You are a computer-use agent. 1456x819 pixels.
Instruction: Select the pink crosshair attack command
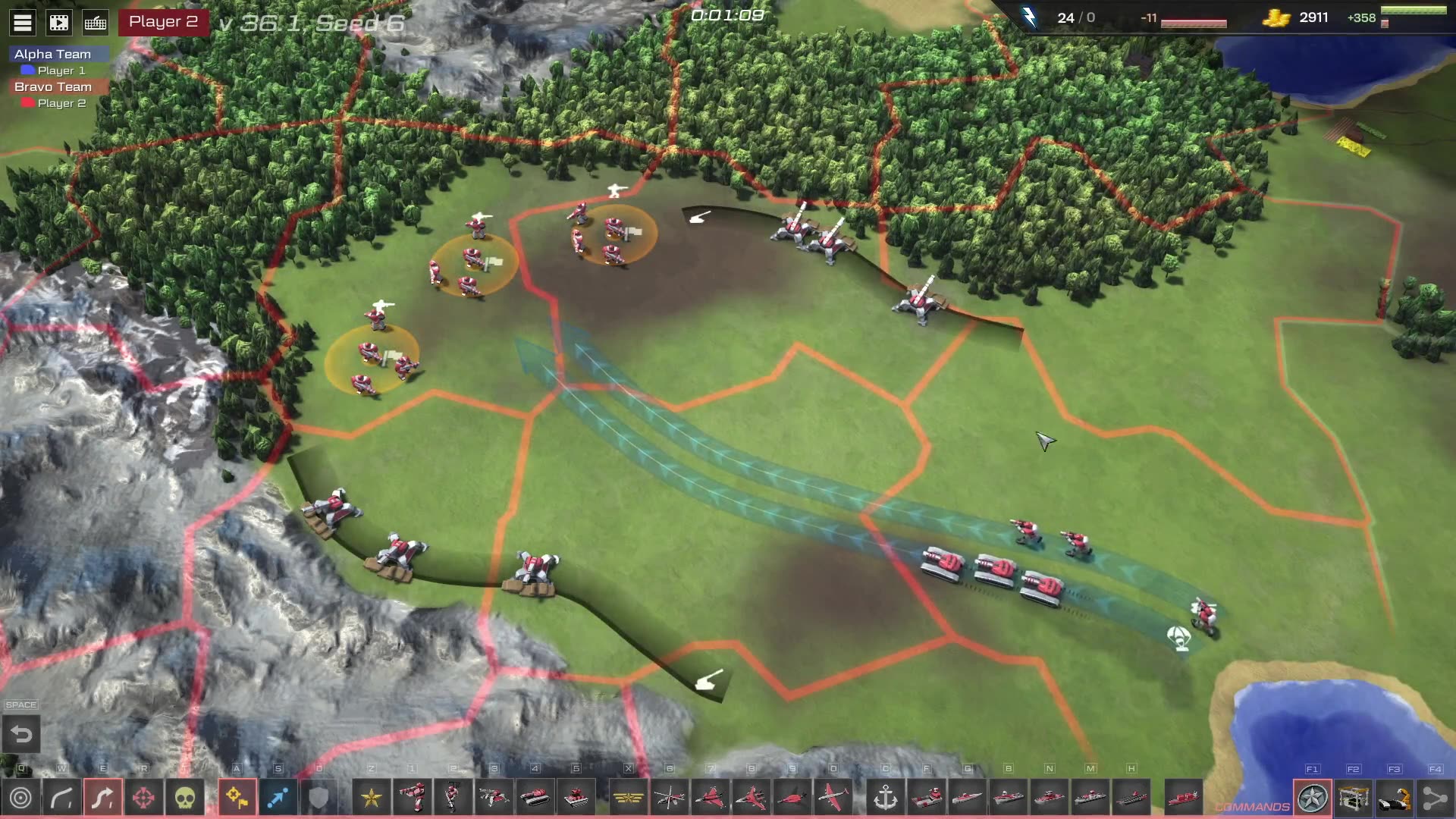pyautogui.click(x=144, y=798)
